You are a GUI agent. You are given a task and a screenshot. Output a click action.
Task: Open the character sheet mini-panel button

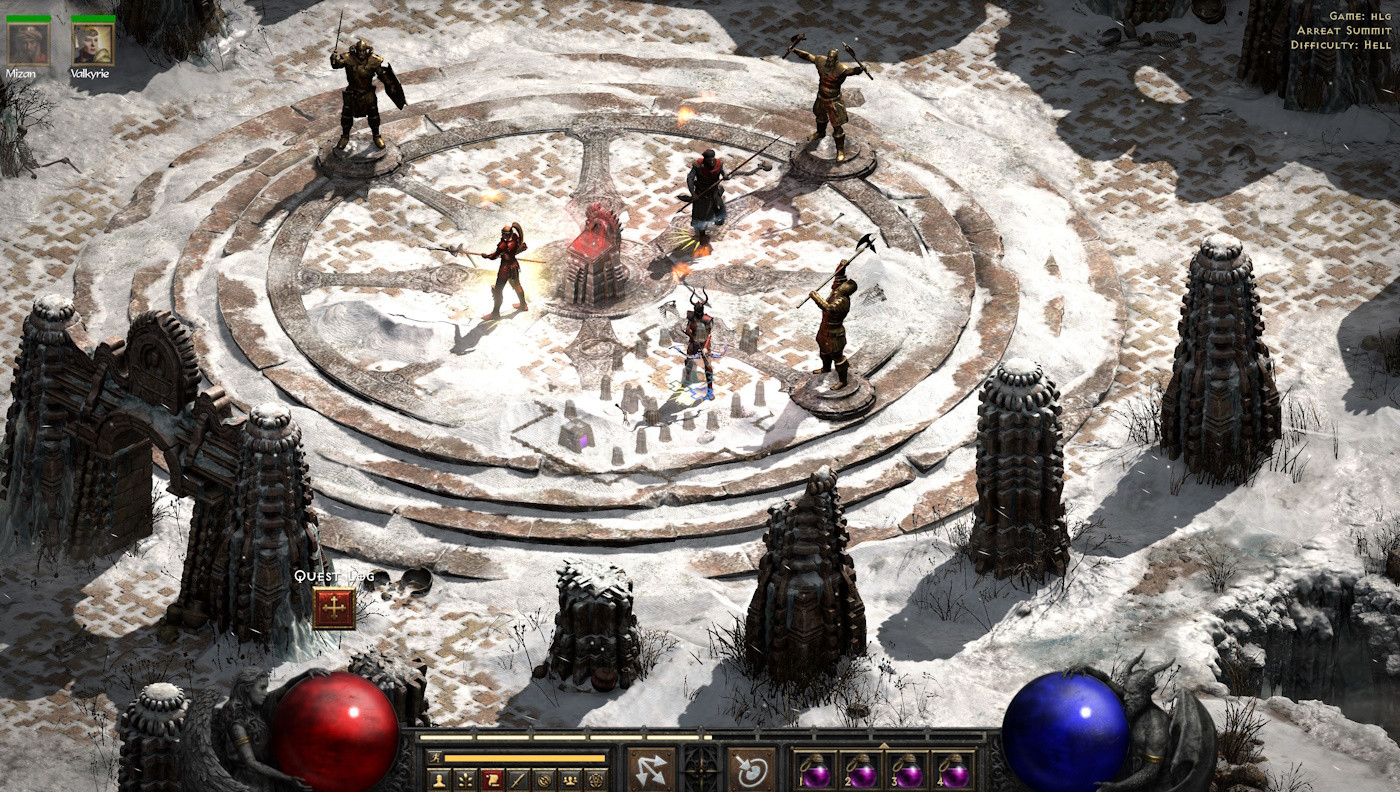click(438, 778)
